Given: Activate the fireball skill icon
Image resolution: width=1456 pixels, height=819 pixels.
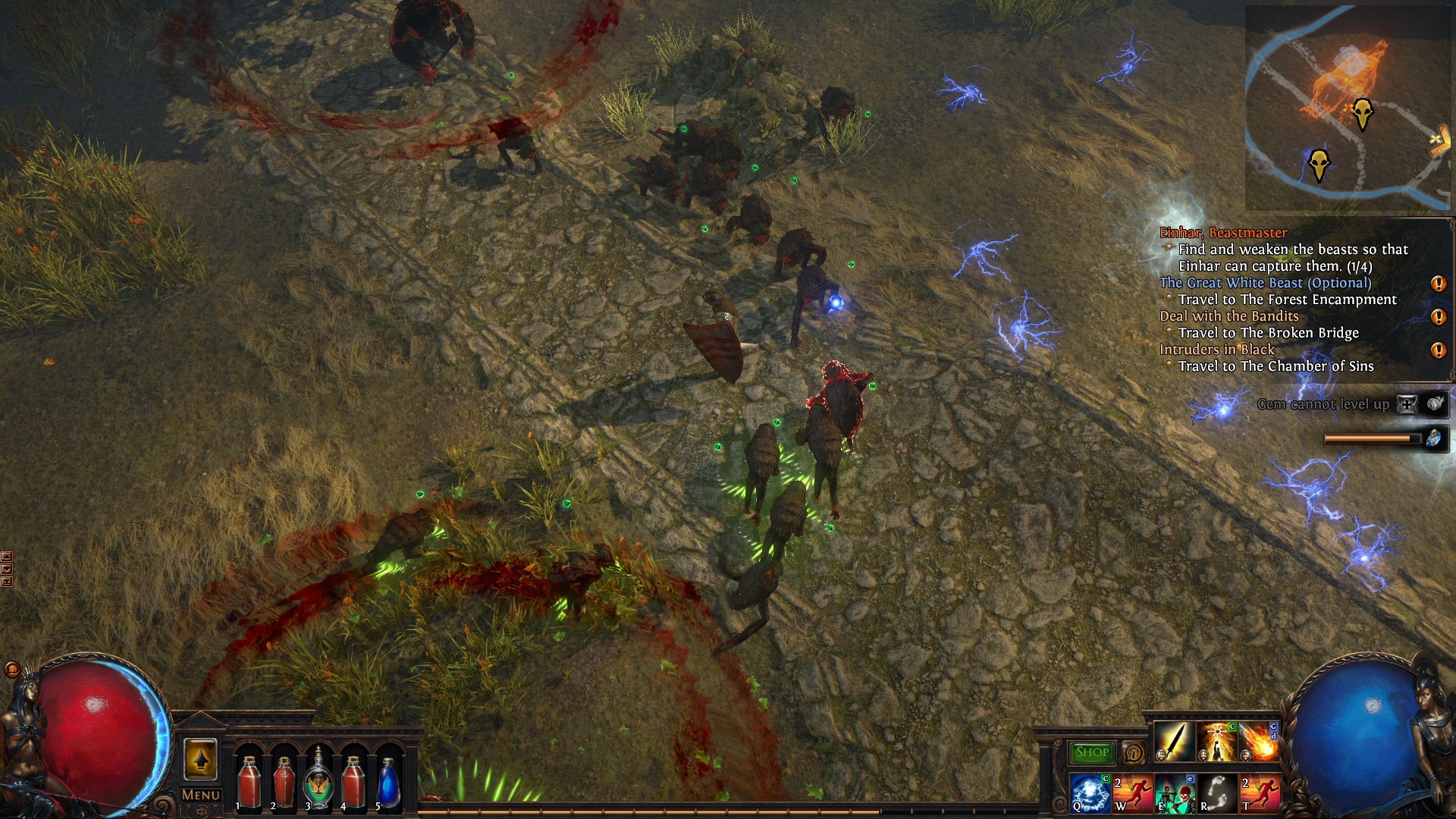Looking at the screenshot, I should 1258,741.
